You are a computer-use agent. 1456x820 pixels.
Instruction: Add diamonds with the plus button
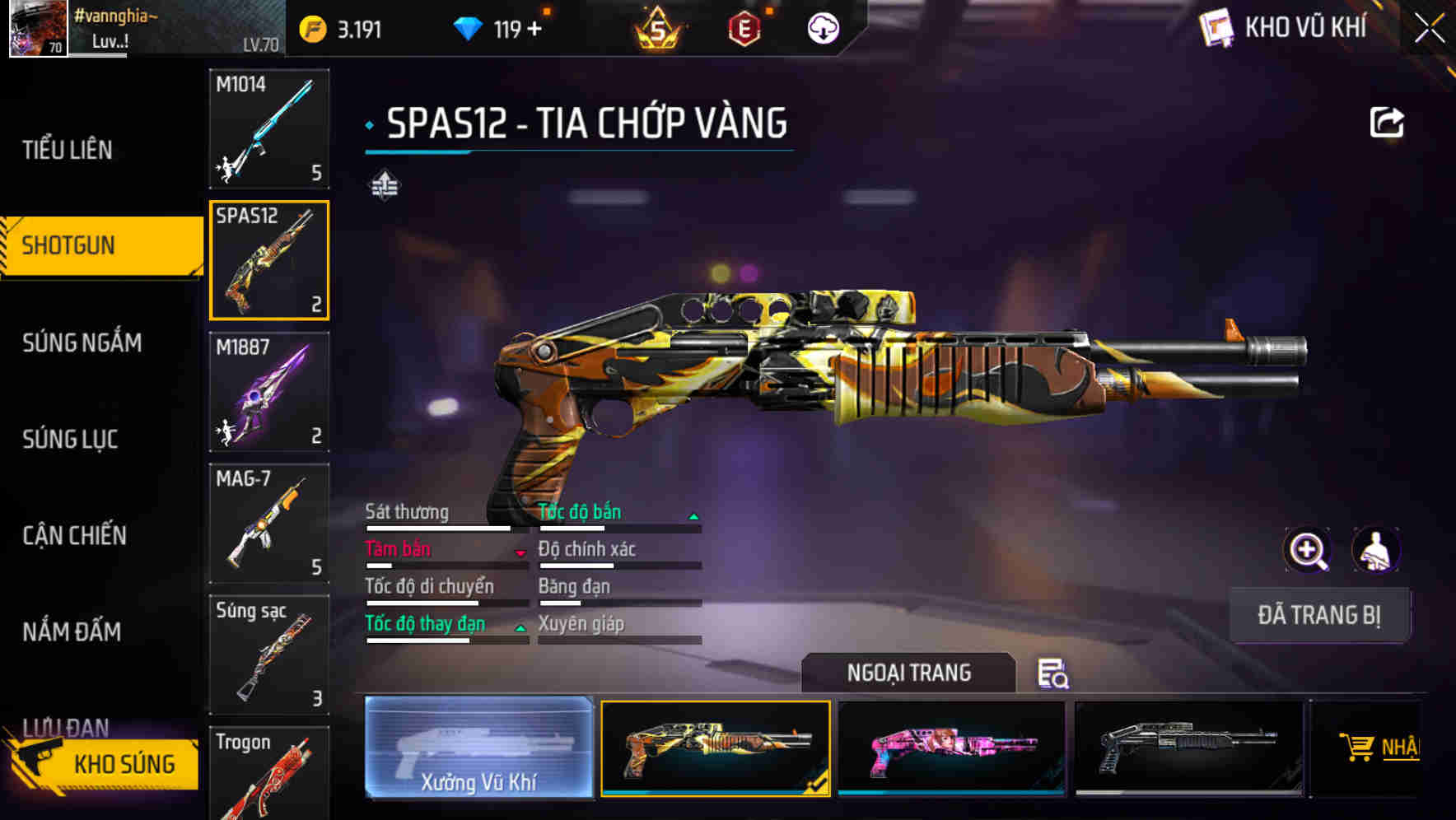point(534,30)
